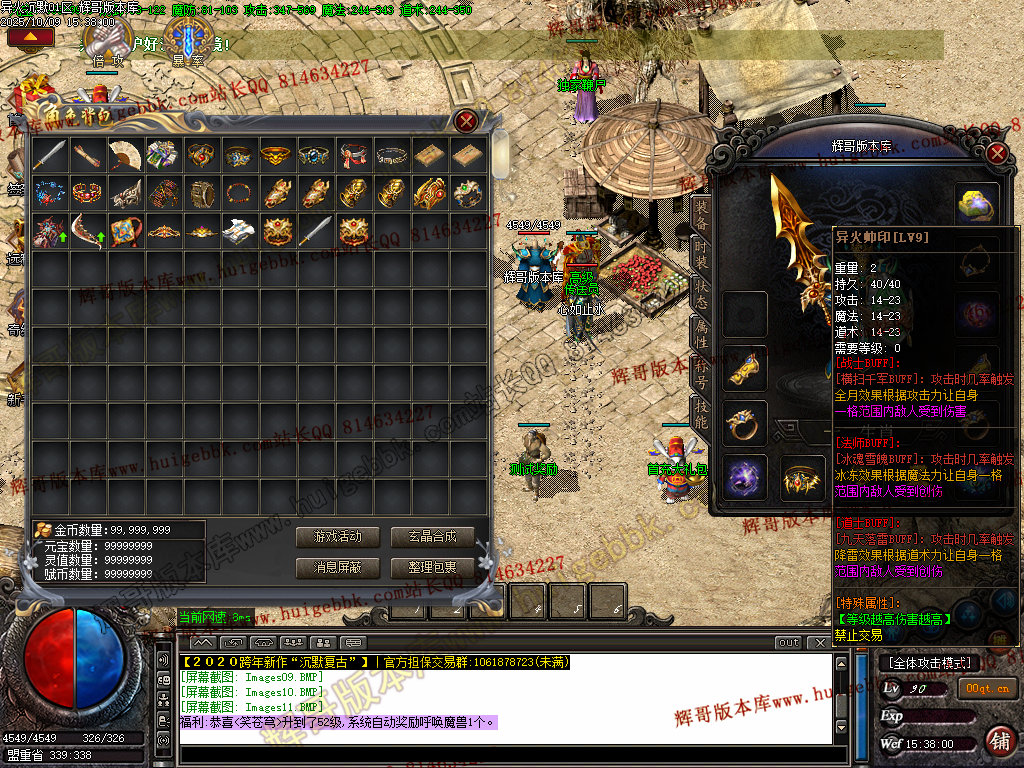The width and height of the screenshot is (1024, 768).
Task: Sort the bag with 整理包裹
Action: (x=432, y=567)
